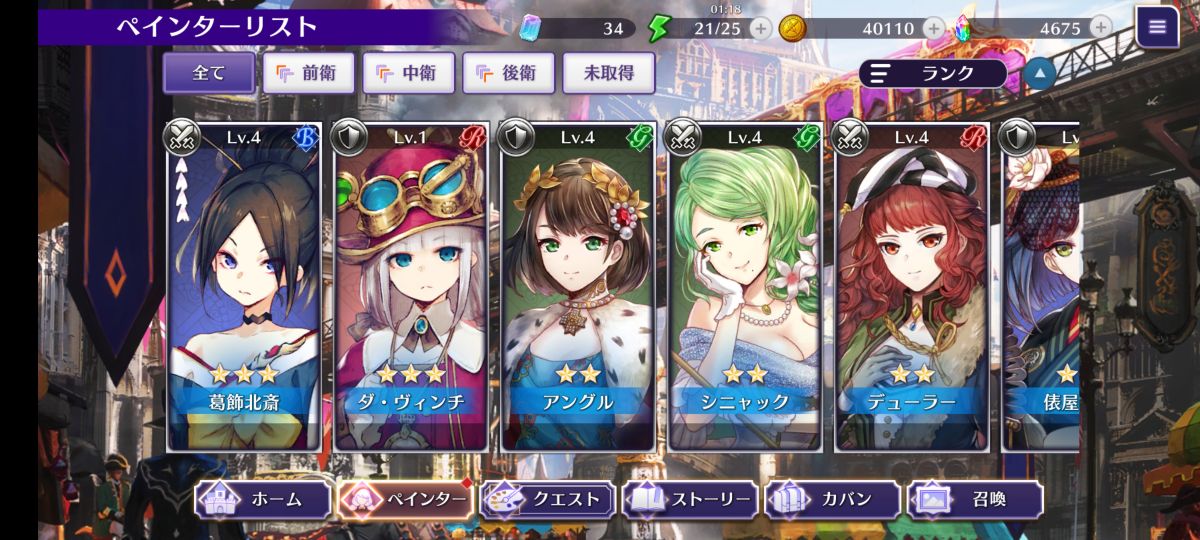This screenshot has height=540, width=1200.
Task: Choose the ダ・ヴィンチ painter card
Action: click(x=411, y=286)
